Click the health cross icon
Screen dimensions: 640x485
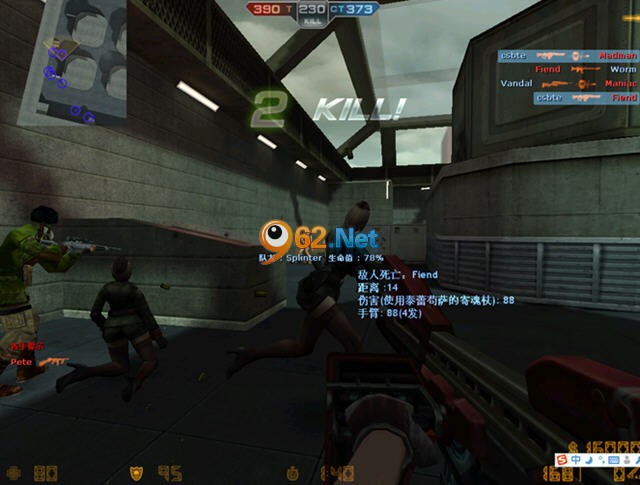click(13, 471)
